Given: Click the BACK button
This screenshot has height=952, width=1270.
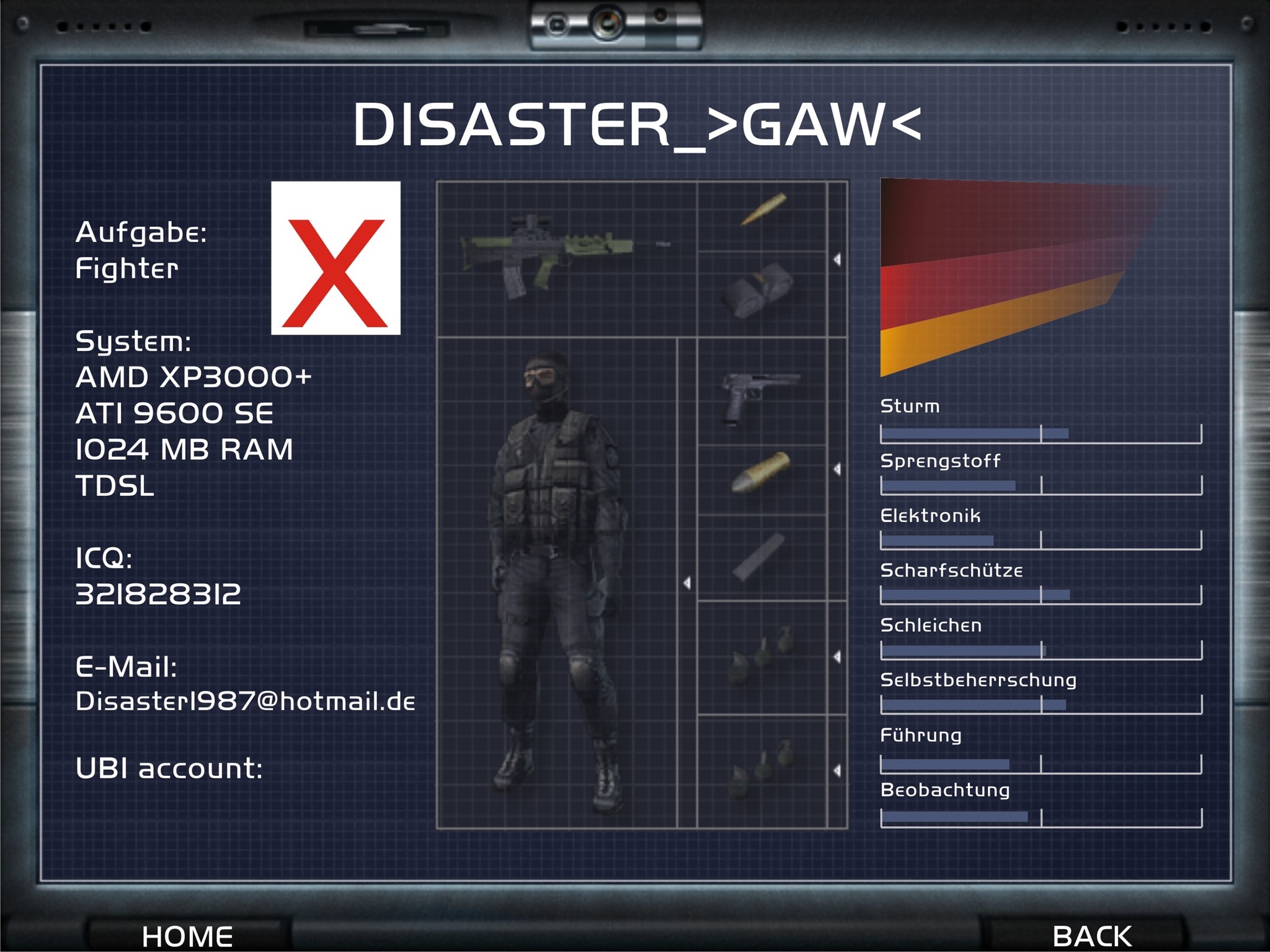Looking at the screenshot, I should [x=1091, y=935].
